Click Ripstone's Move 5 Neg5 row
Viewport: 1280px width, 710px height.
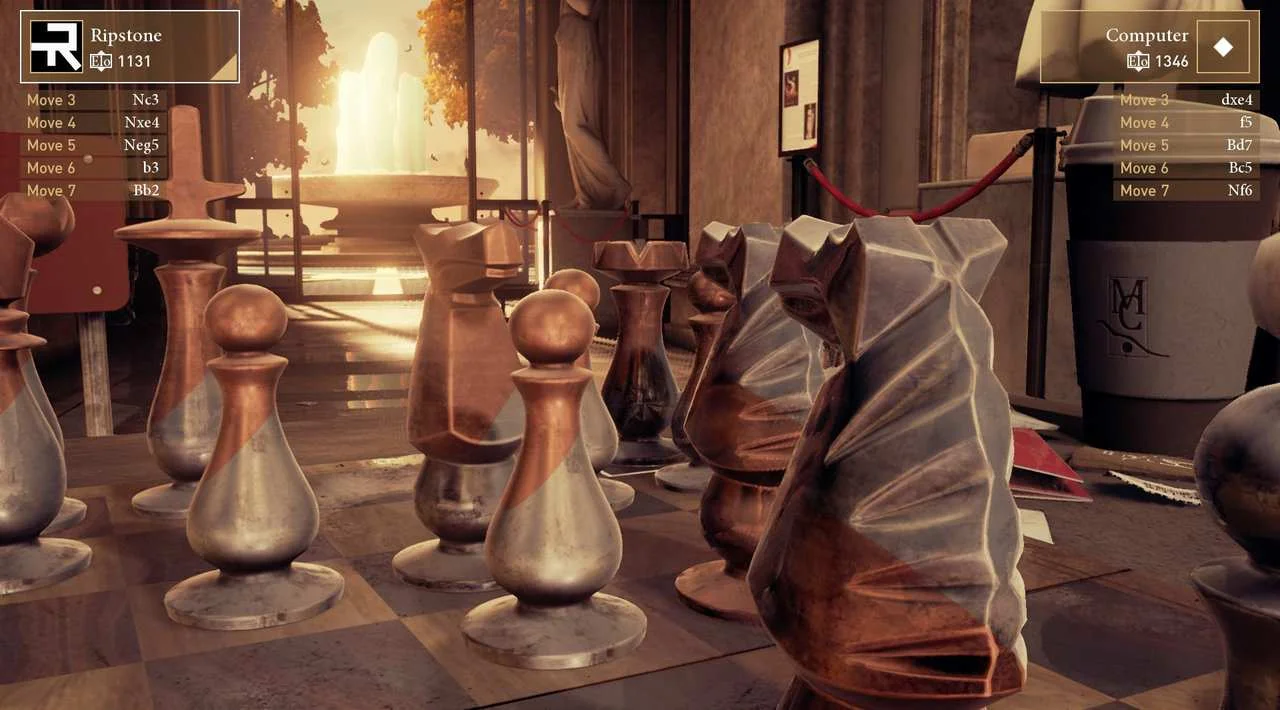93,145
